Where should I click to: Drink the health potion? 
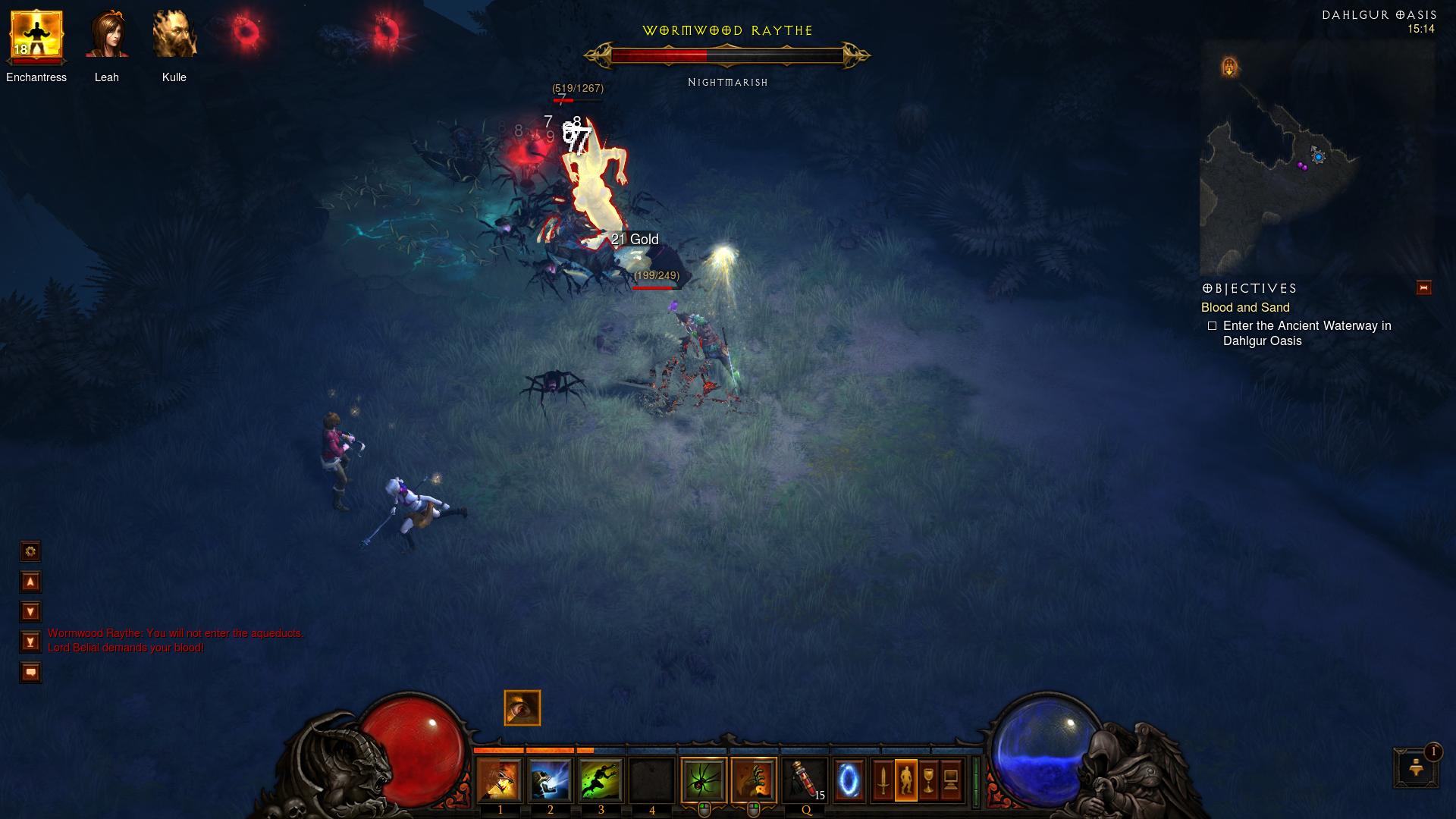[x=805, y=780]
